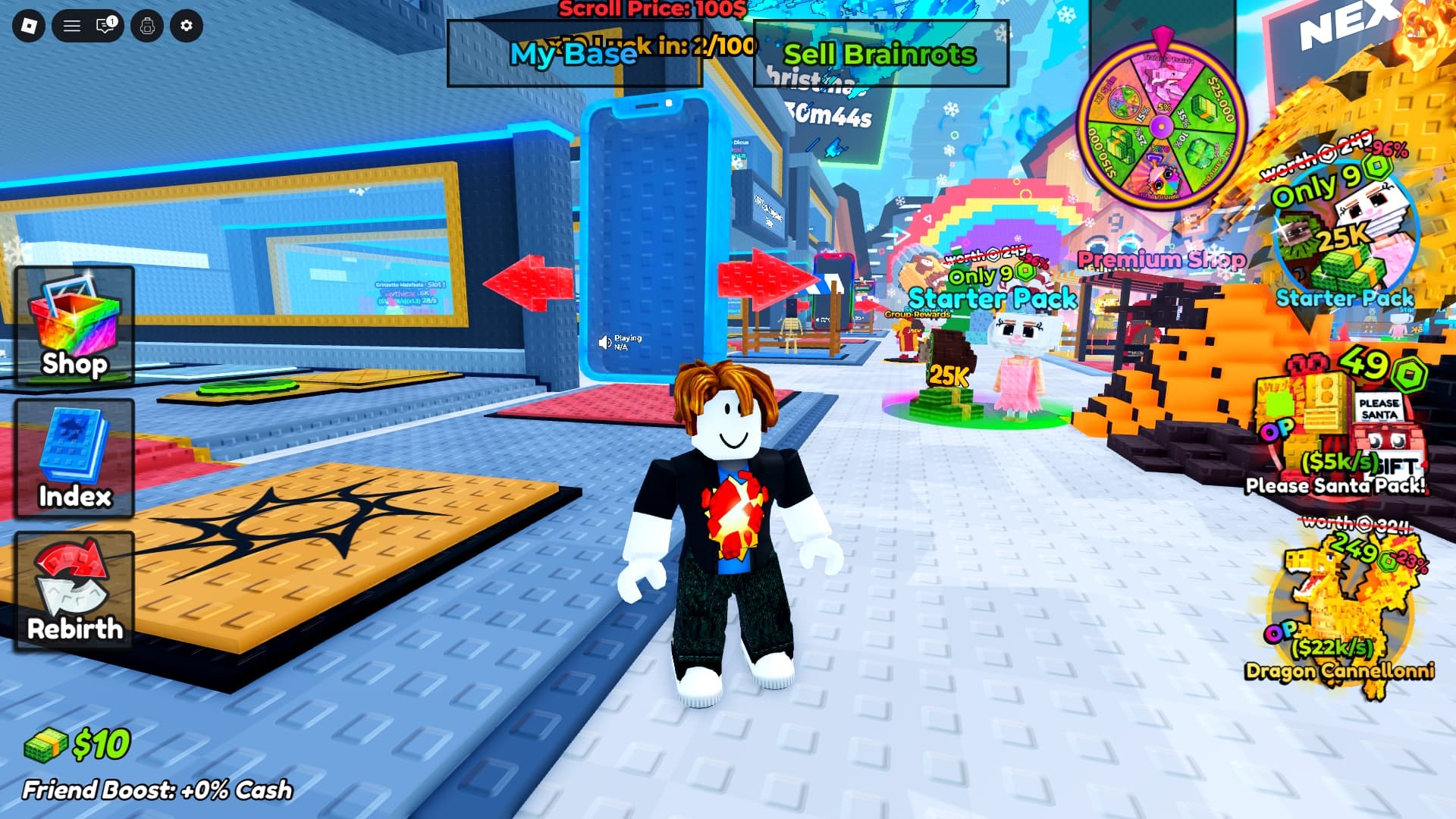
Task: Click the Sell Brainrots button
Action: pos(880,54)
